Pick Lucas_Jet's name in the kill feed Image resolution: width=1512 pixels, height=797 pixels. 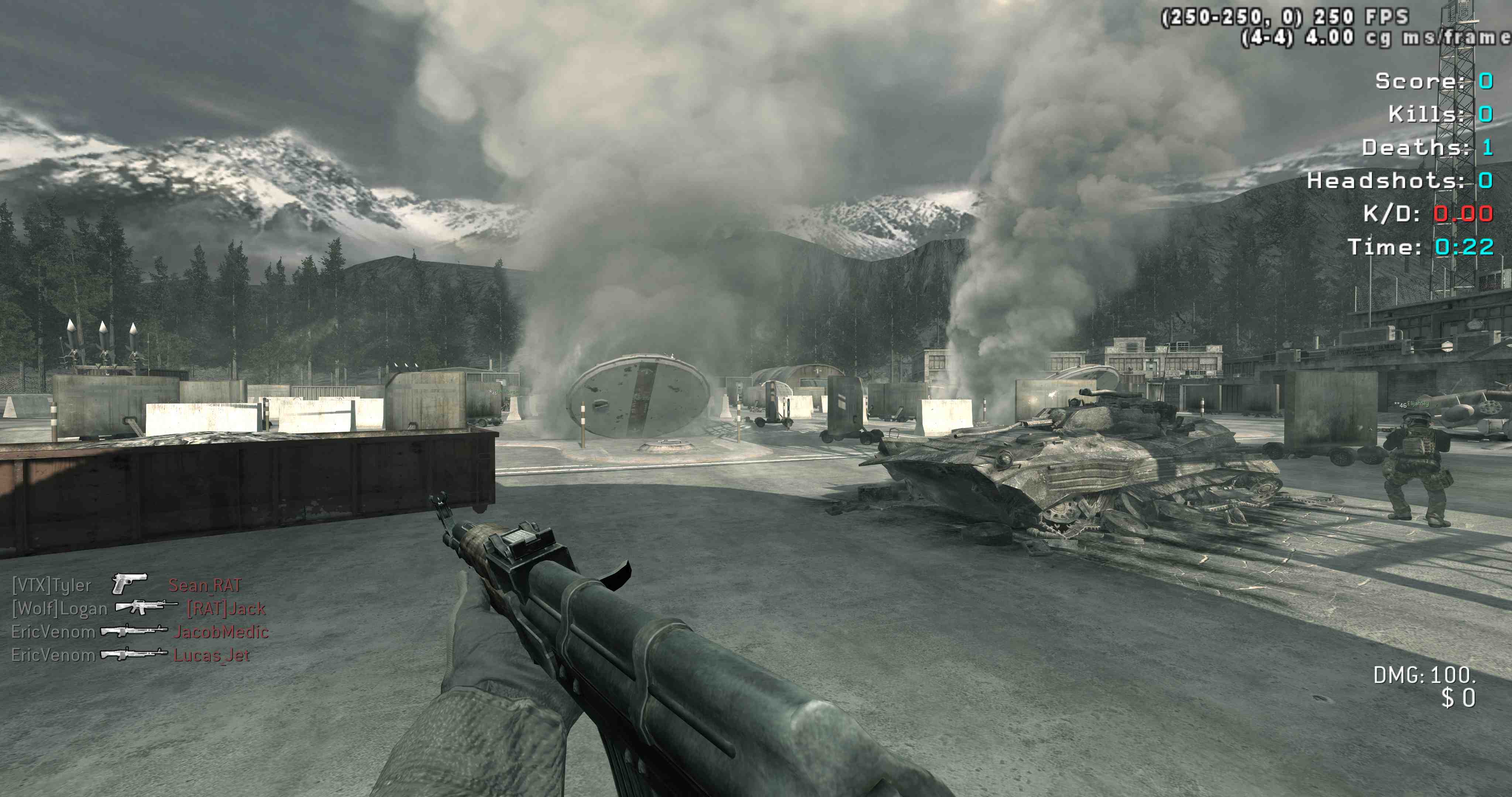point(212,655)
